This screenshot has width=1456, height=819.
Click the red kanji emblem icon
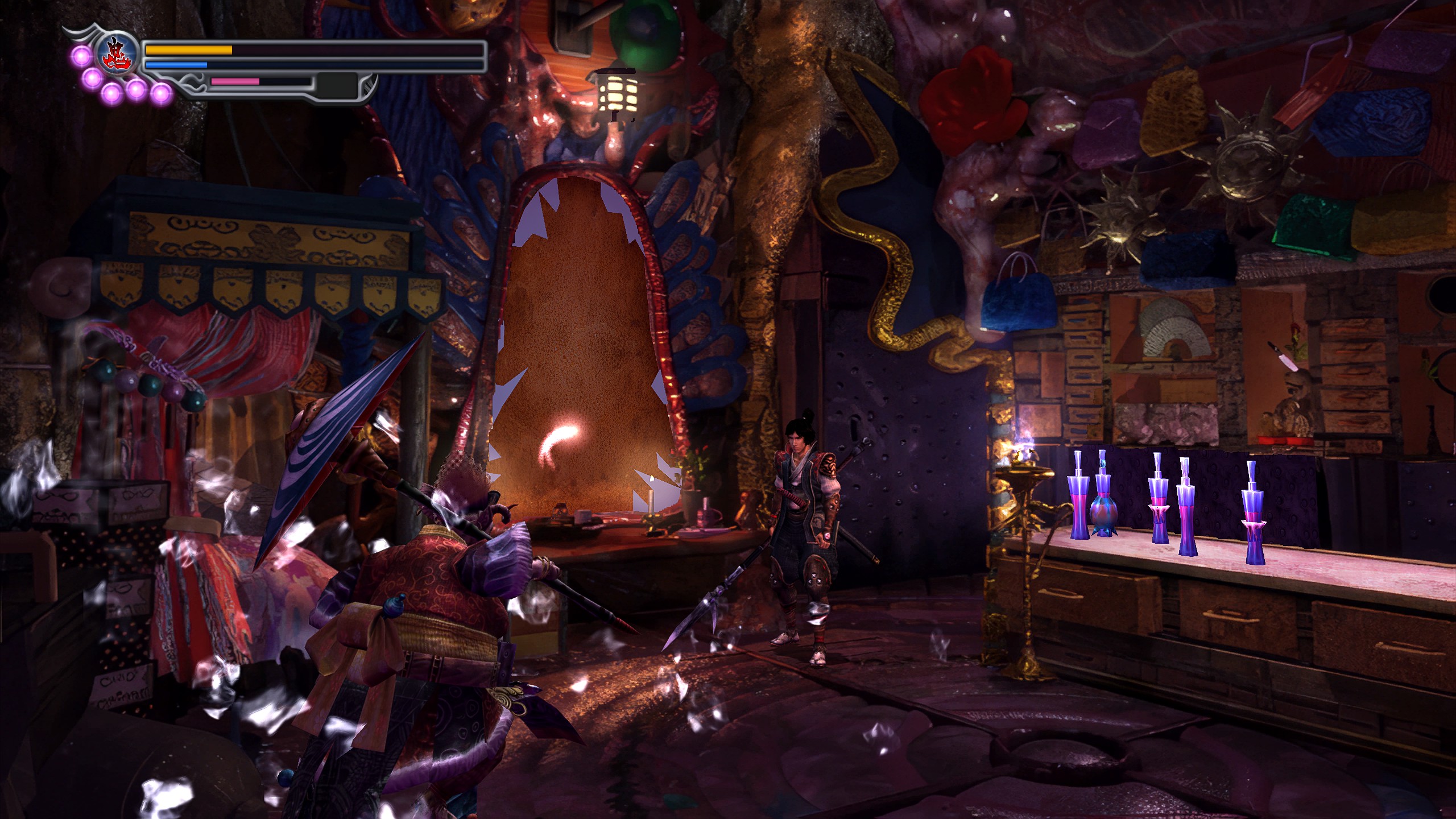click(118, 53)
